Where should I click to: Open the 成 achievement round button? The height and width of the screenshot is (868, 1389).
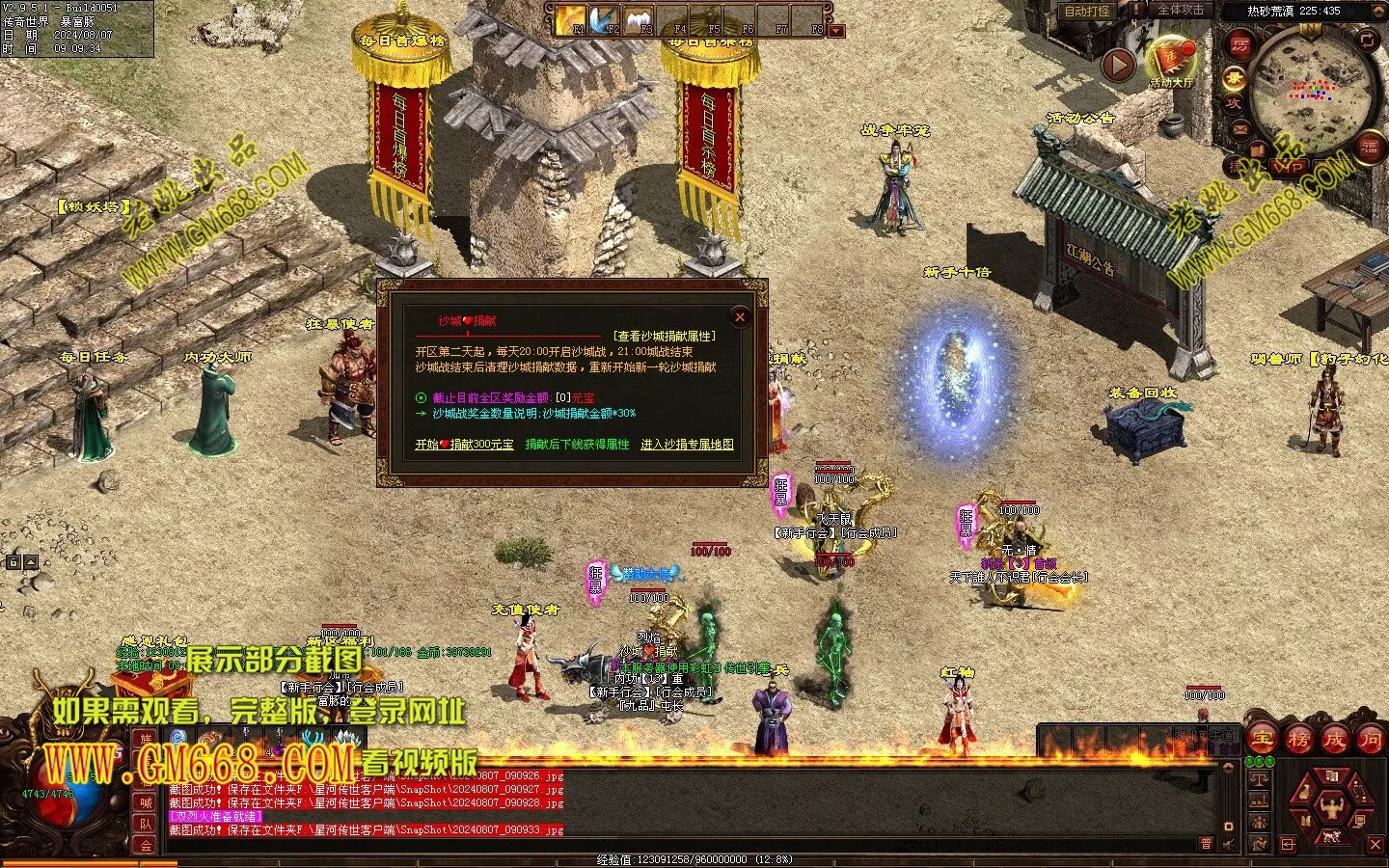click(1334, 740)
